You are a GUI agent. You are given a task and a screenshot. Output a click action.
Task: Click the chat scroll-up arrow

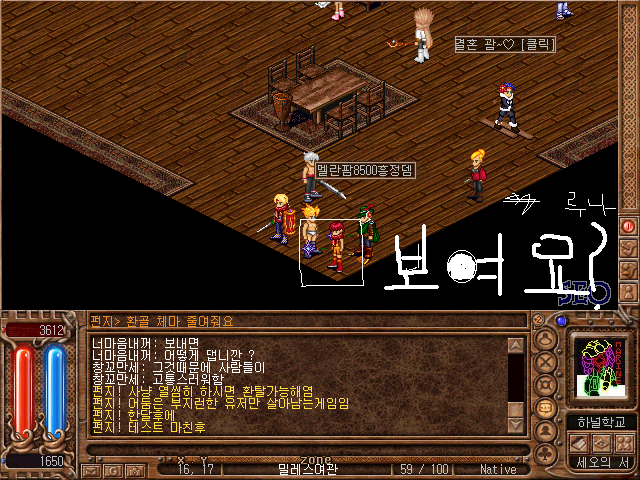tap(516, 345)
